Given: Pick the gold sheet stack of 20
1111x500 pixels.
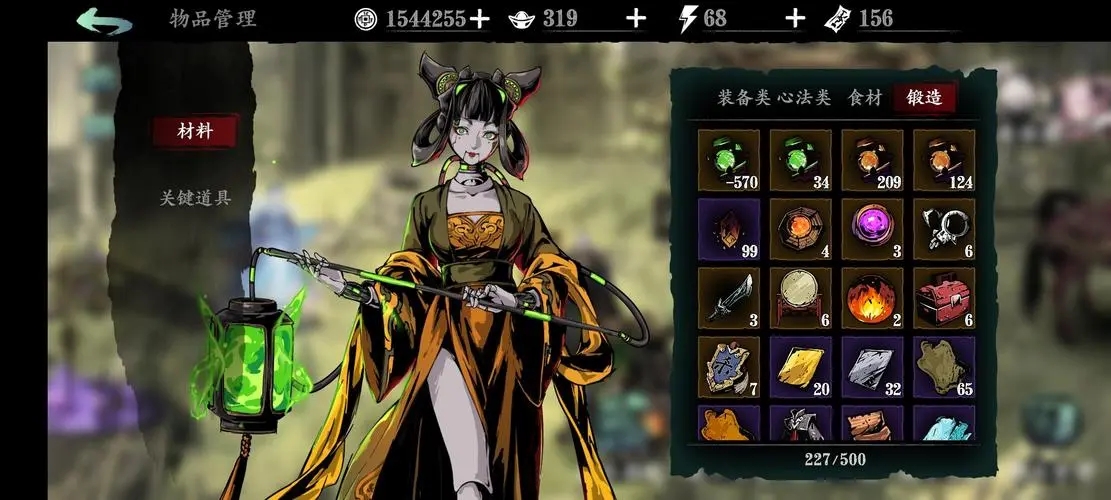Looking at the screenshot, I should coord(800,367).
